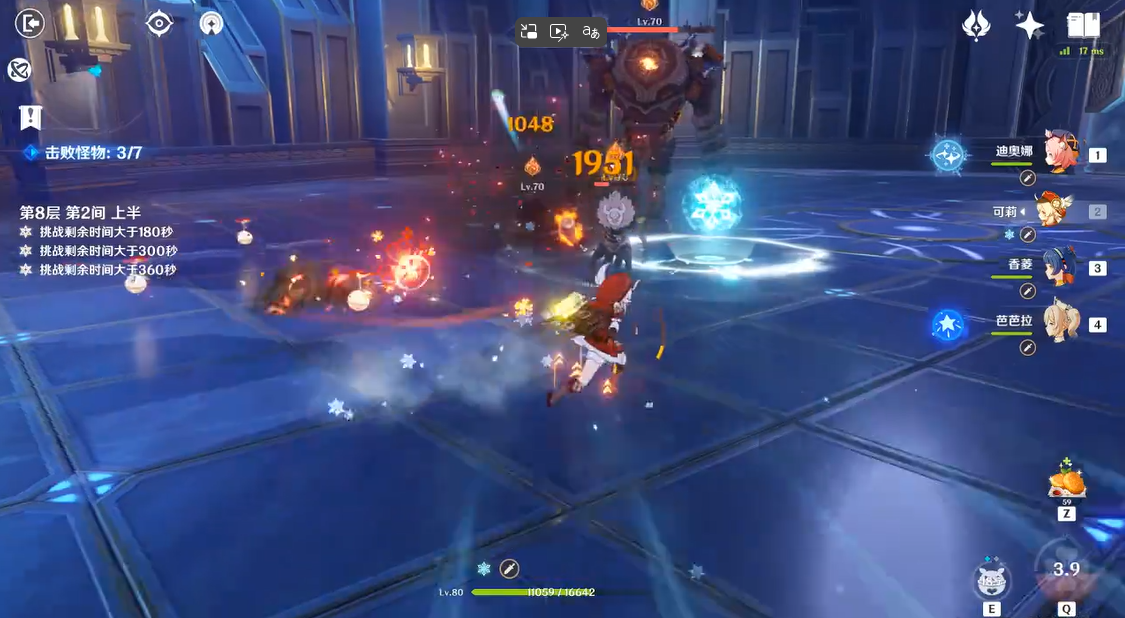This screenshot has height=618, width=1125.
Task: Open the Wish menu icon
Action: coord(976,25)
